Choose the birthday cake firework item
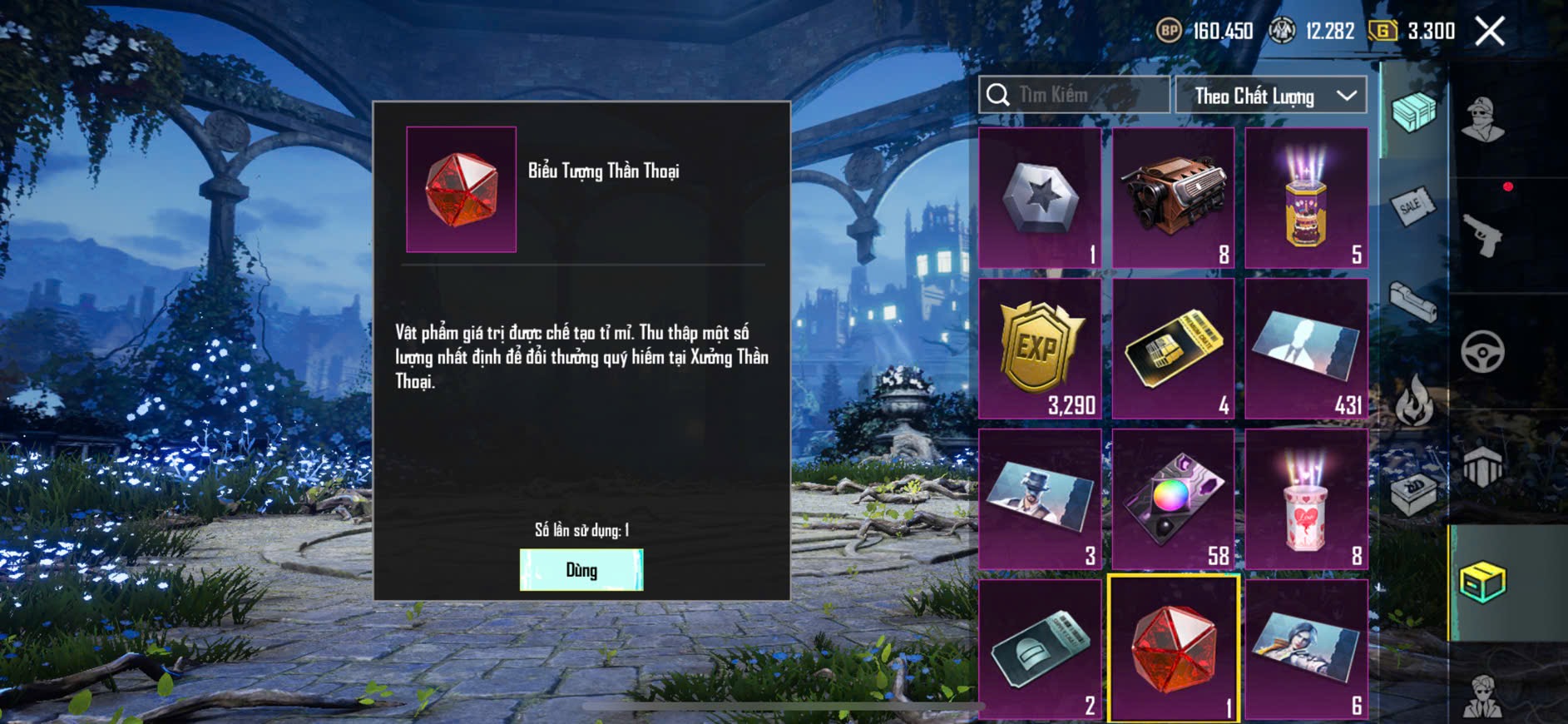Viewport: 1568px width, 724px height. [x=1306, y=198]
